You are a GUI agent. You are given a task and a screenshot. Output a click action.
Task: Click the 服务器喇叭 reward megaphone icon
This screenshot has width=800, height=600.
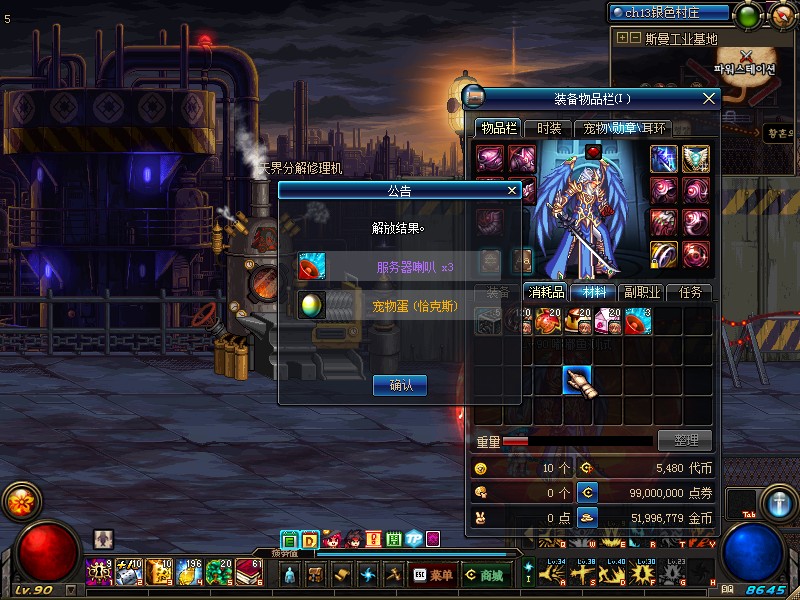[x=312, y=267]
